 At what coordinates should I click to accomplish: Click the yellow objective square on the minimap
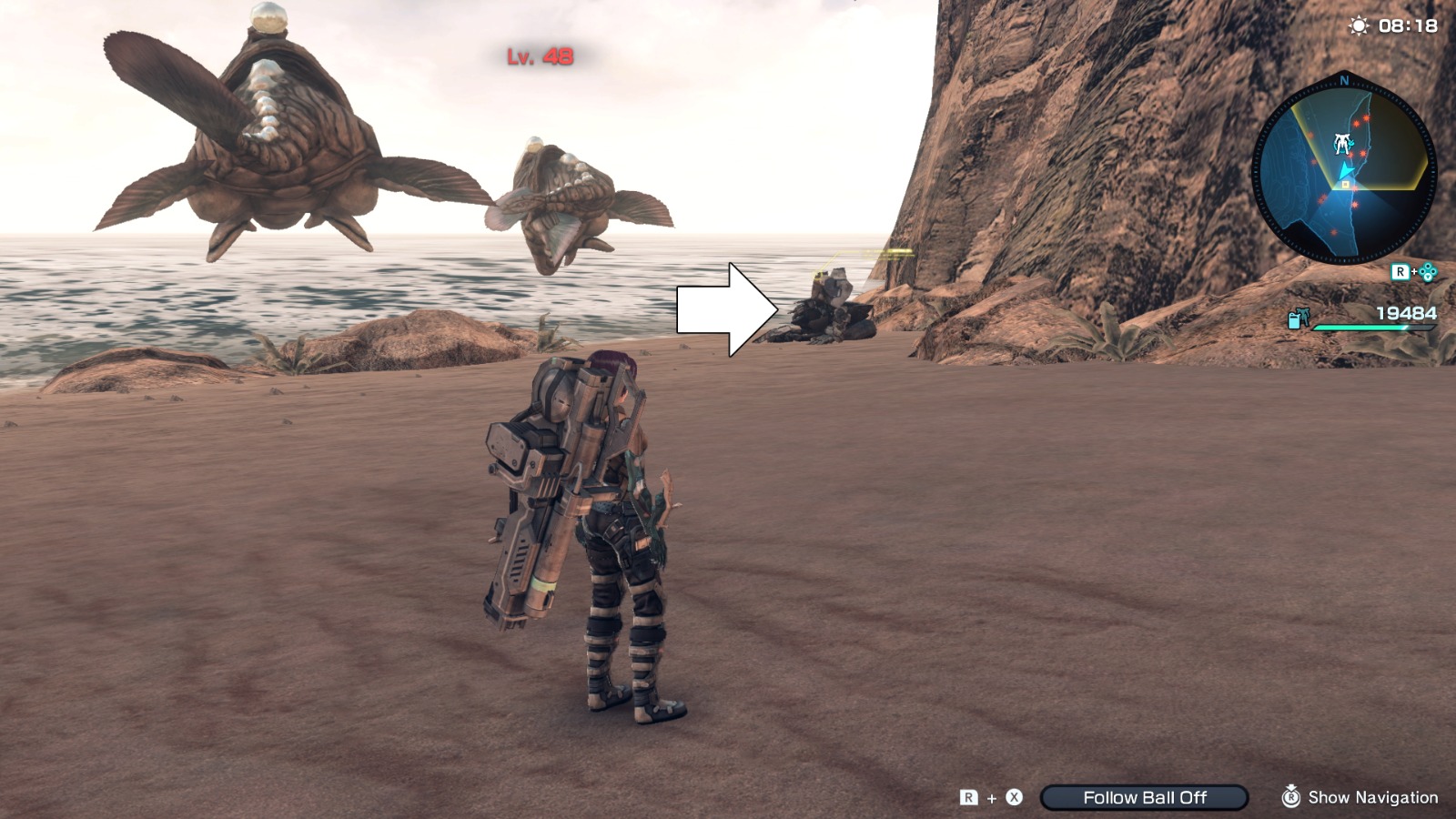pos(1346,186)
